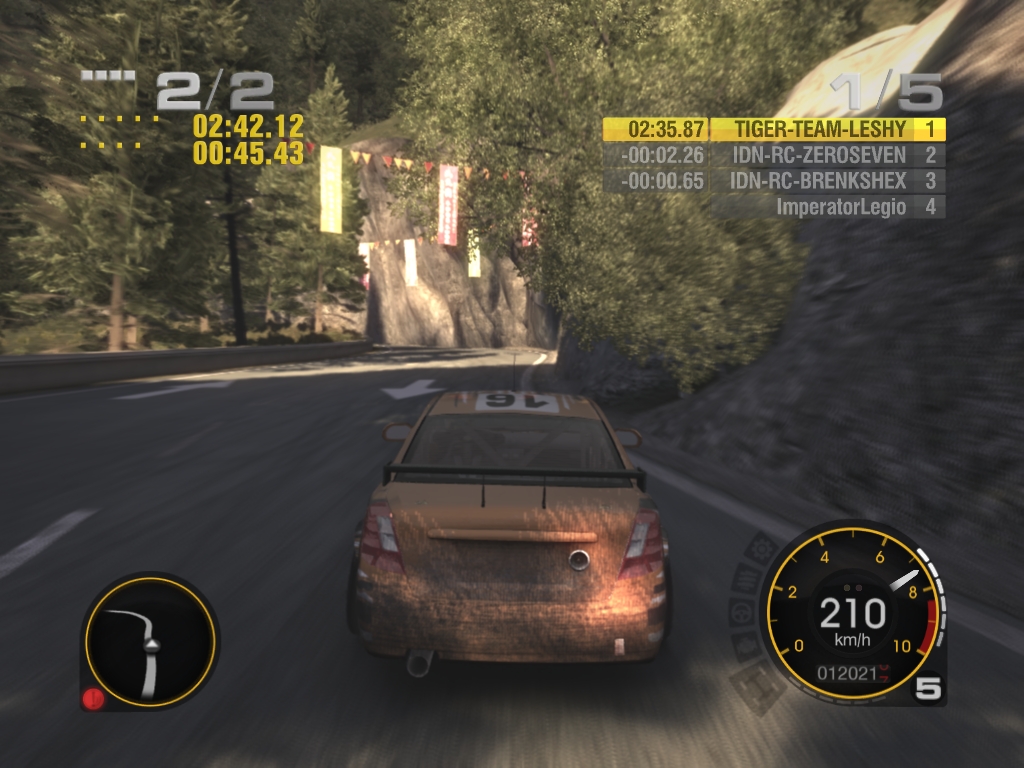The image size is (1024, 768).
Task: Click the steering wheel damage icon
Action: pos(742,612)
